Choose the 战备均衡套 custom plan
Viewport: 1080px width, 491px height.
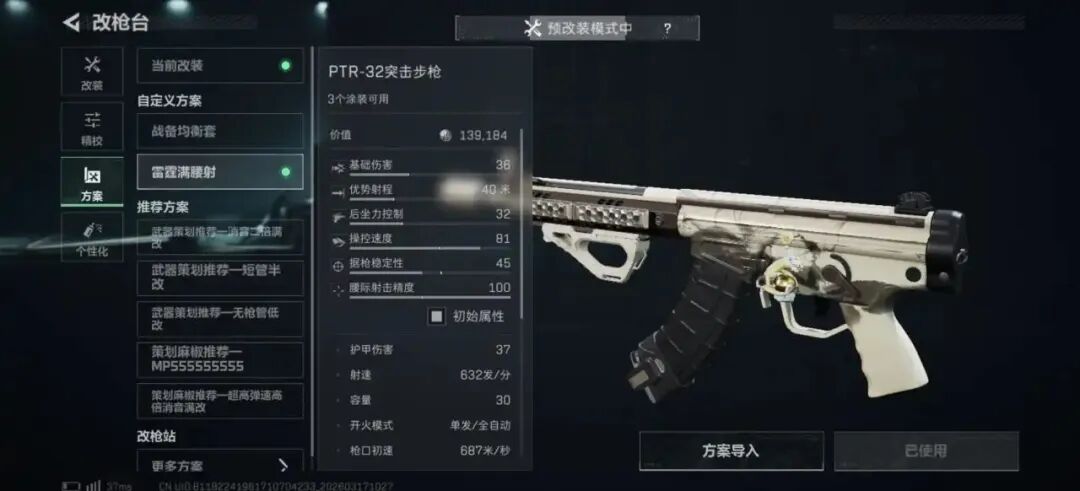[x=220, y=131]
